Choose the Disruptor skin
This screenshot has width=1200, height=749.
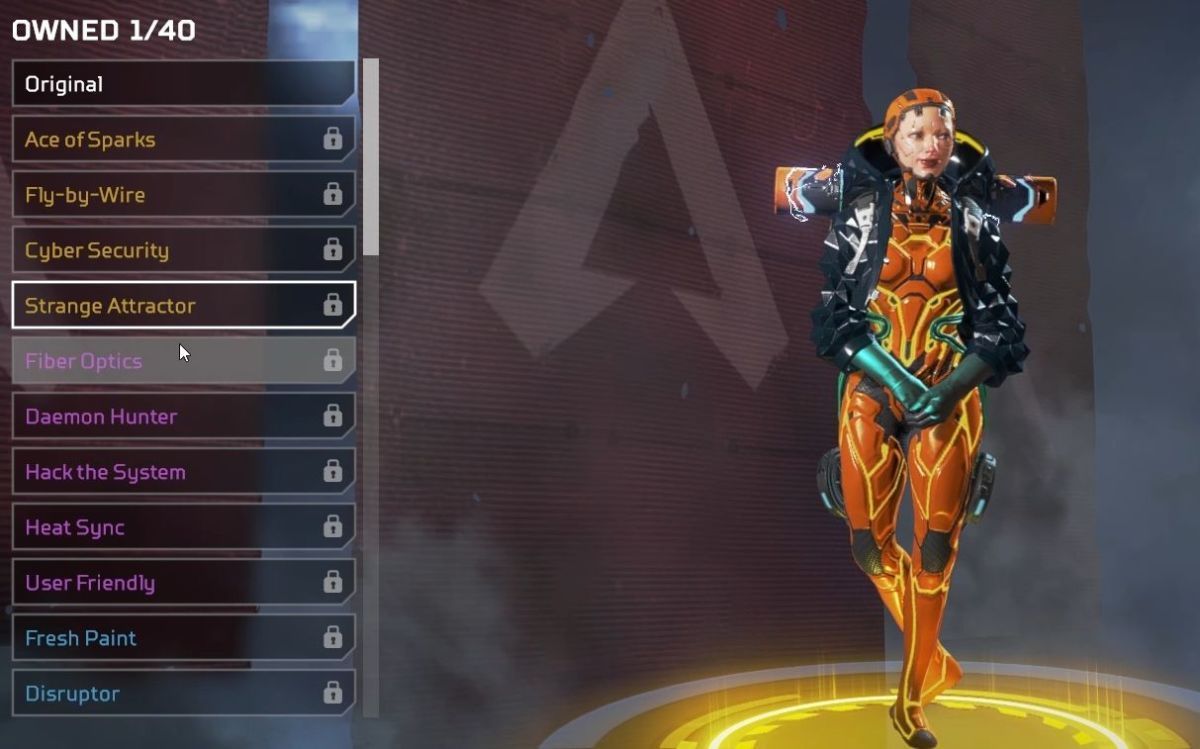[183, 693]
